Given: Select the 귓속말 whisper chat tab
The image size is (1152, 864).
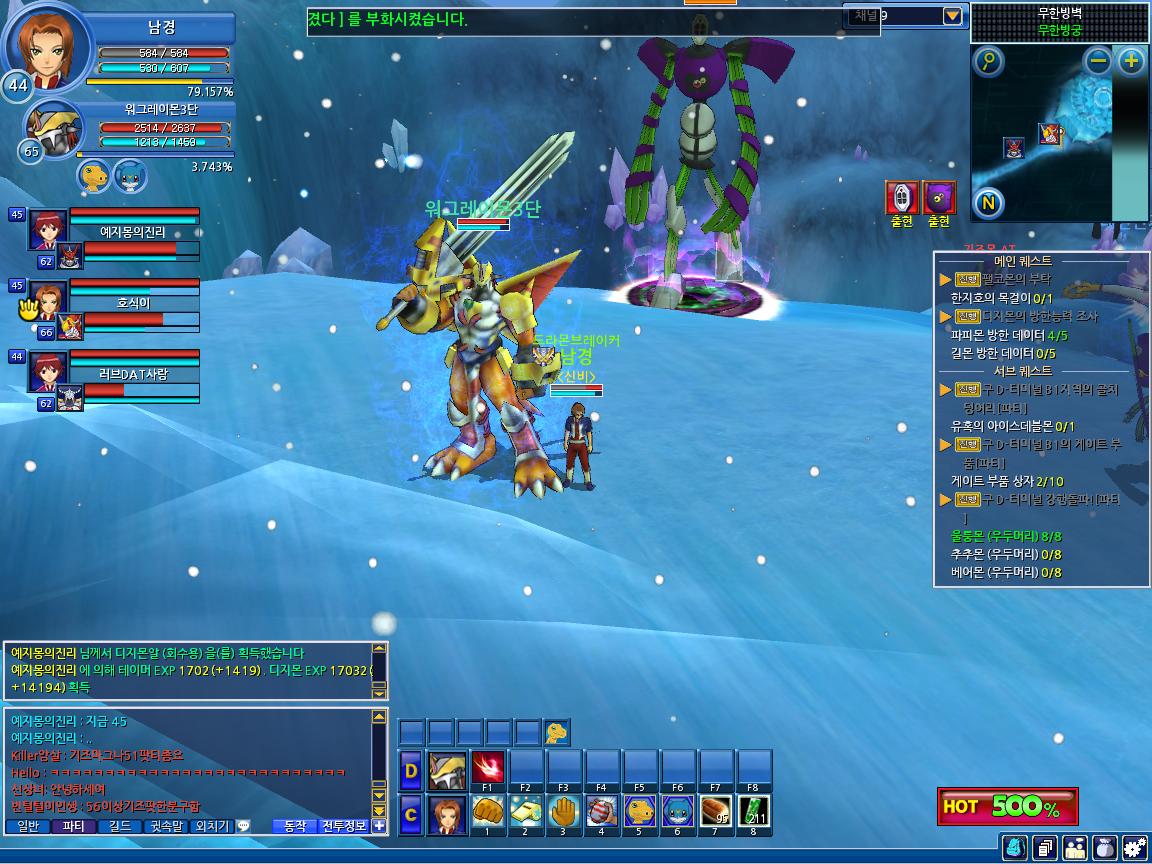Looking at the screenshot, I should 166,826.
